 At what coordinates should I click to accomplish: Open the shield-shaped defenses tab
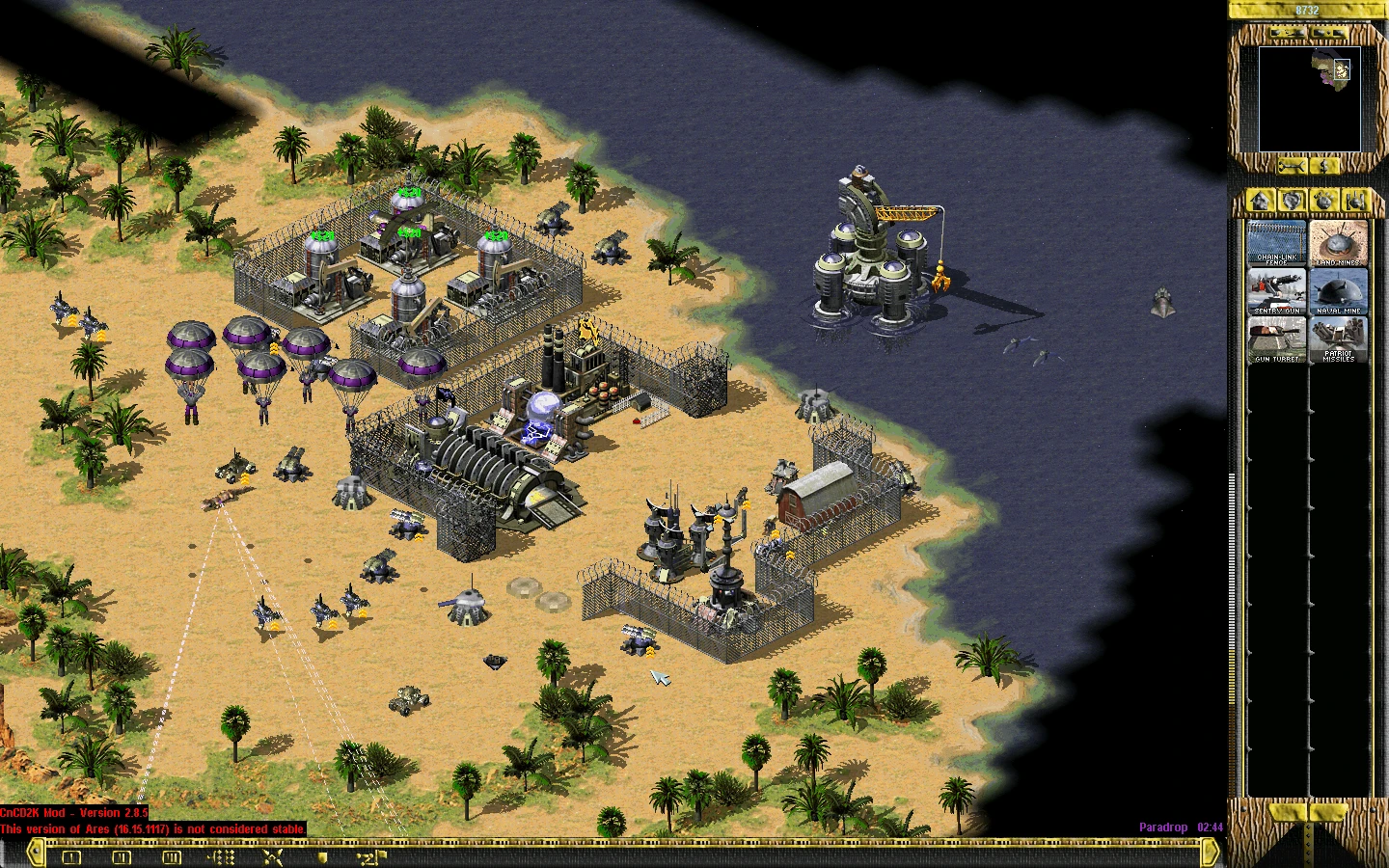click(1293, 201)
